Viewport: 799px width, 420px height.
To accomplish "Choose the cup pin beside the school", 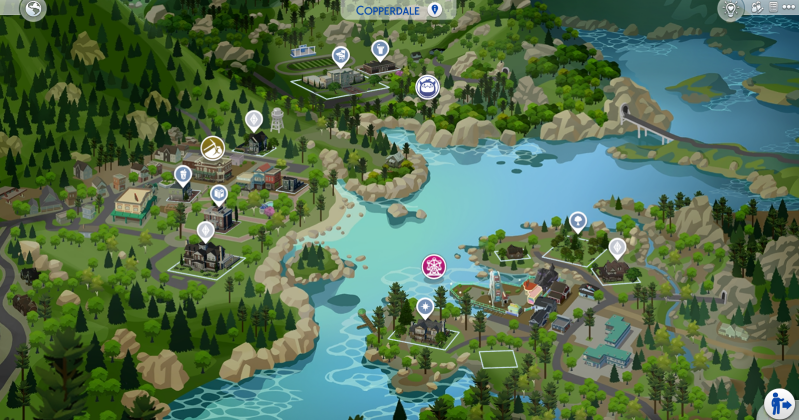I will pyautogui.click(x=379, y=49).
